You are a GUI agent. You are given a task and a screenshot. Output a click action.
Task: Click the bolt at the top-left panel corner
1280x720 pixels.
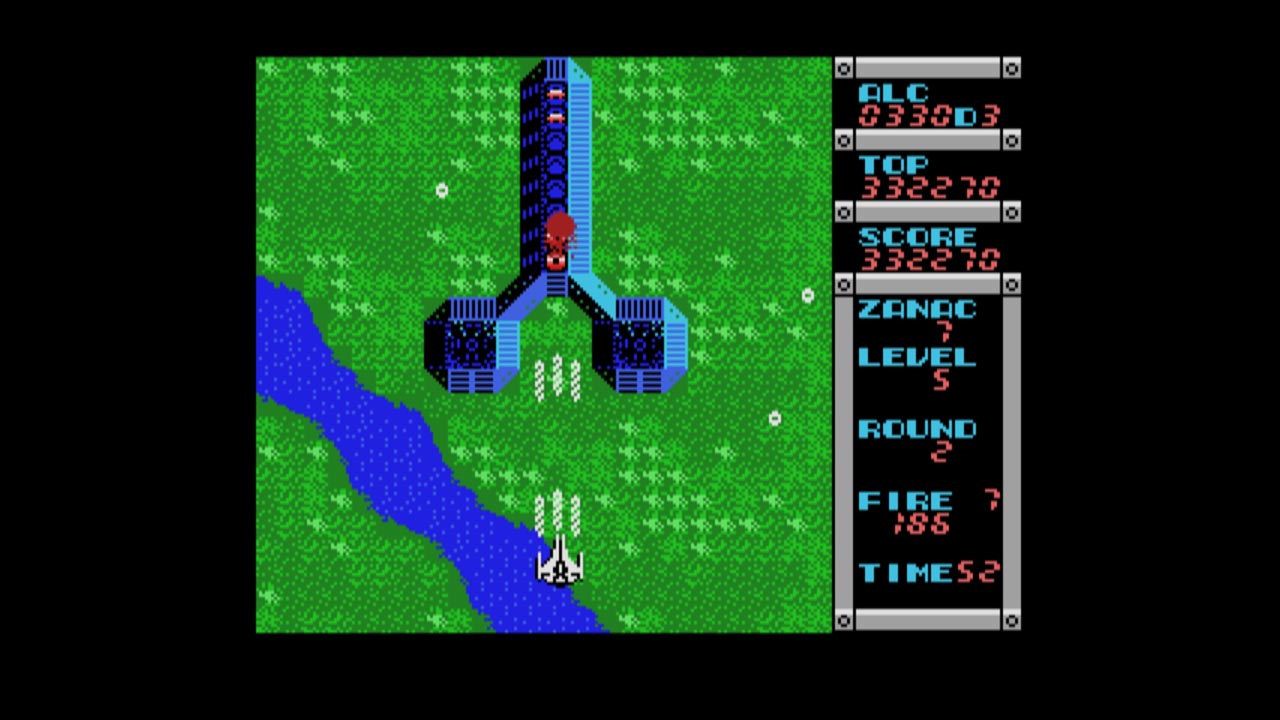[845, 67]
